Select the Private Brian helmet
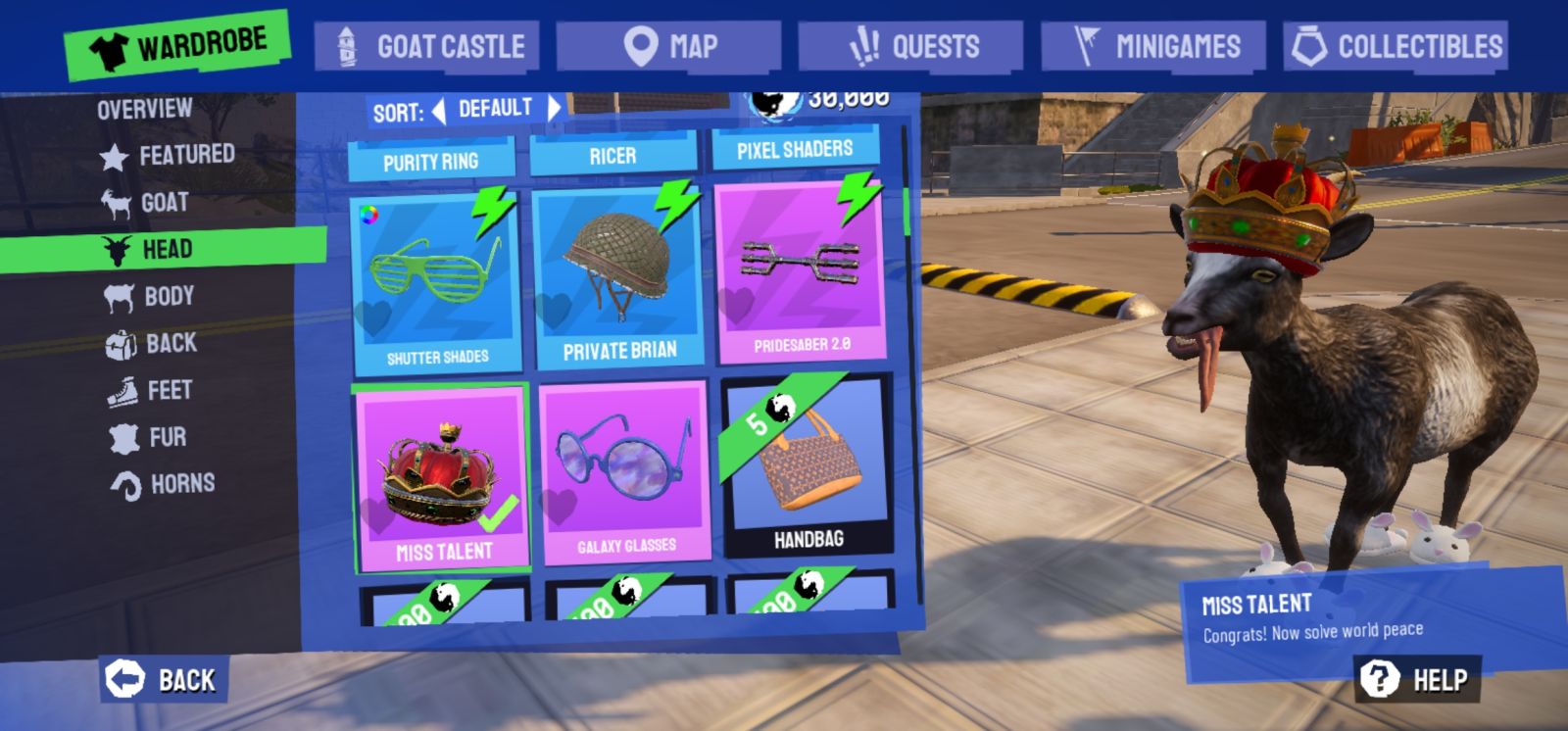1568x731 pixels. [618, 278]
